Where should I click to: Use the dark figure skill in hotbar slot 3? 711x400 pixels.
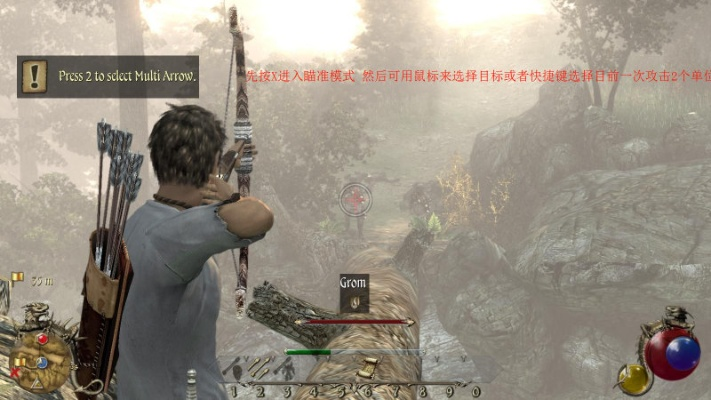285,369
